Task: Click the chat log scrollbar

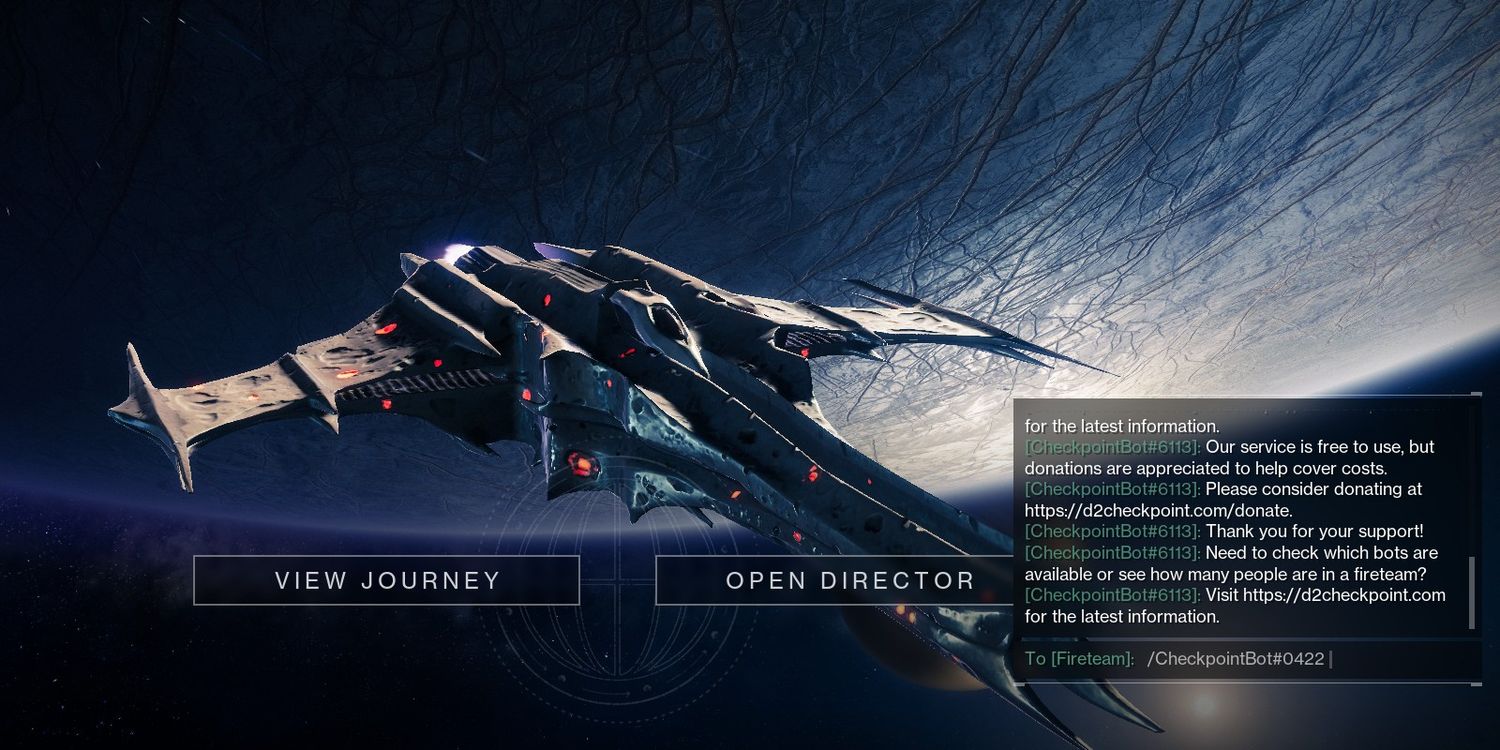Action: tap(1472, 592)
